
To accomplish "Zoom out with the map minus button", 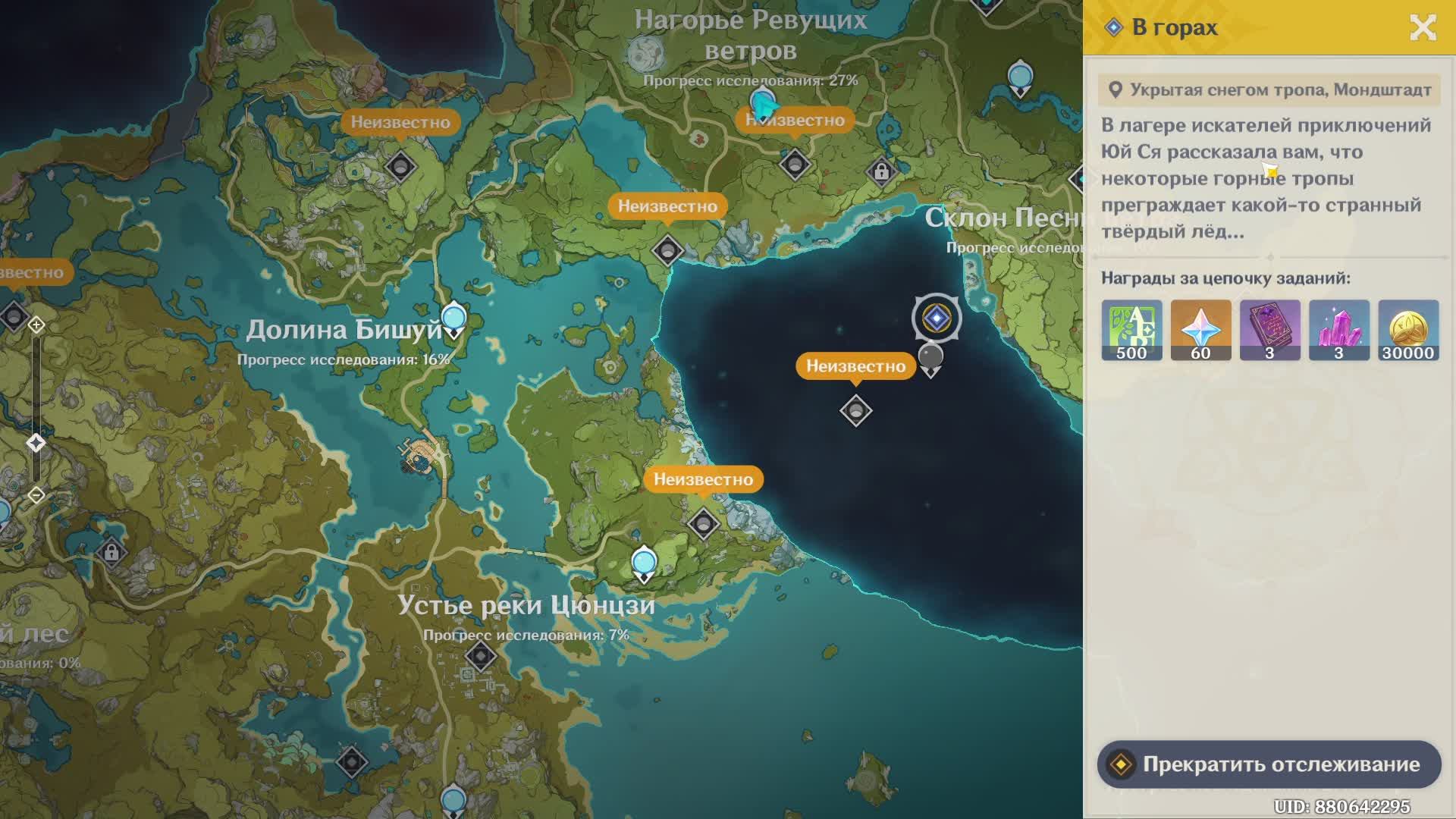I will click(x=36, y=495).
